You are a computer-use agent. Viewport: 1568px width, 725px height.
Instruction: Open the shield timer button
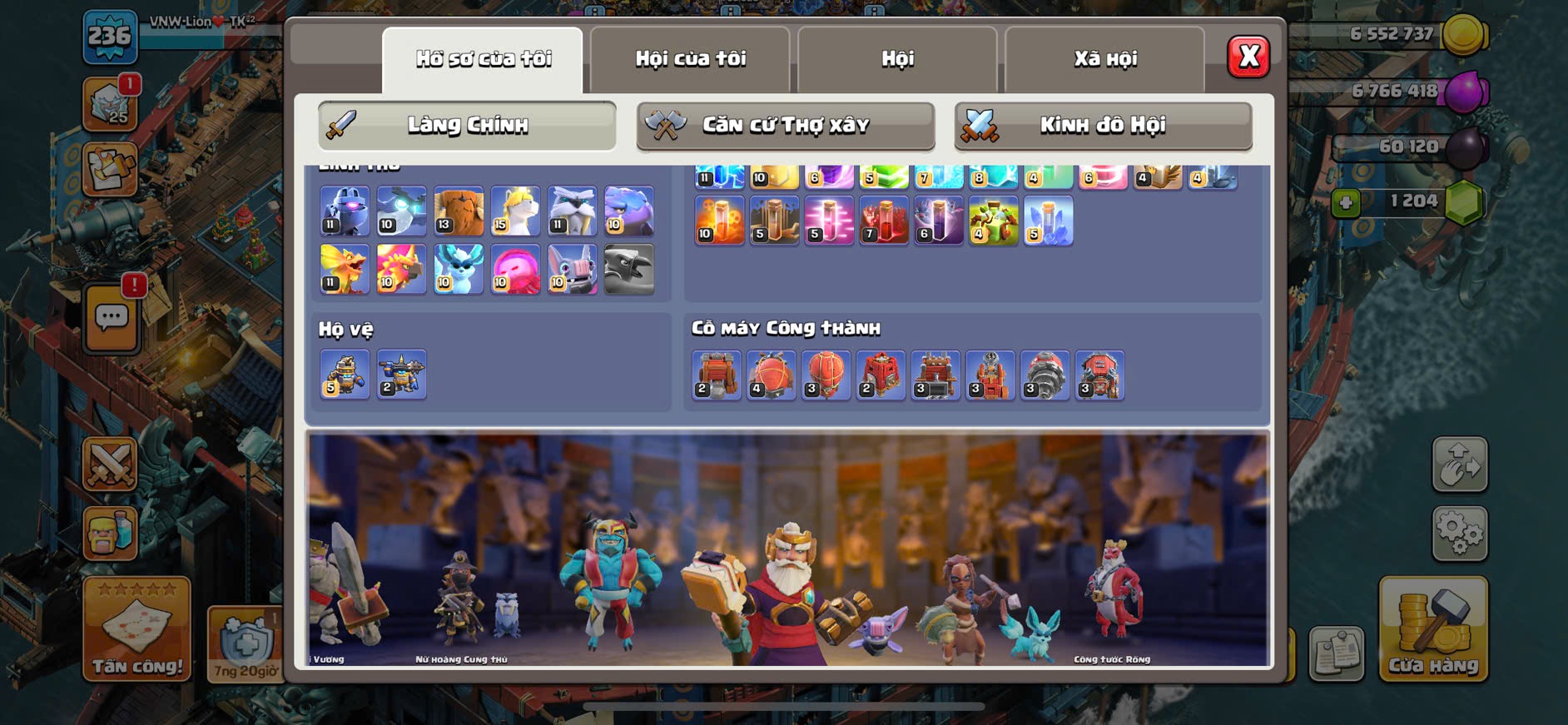coord(246,643)
